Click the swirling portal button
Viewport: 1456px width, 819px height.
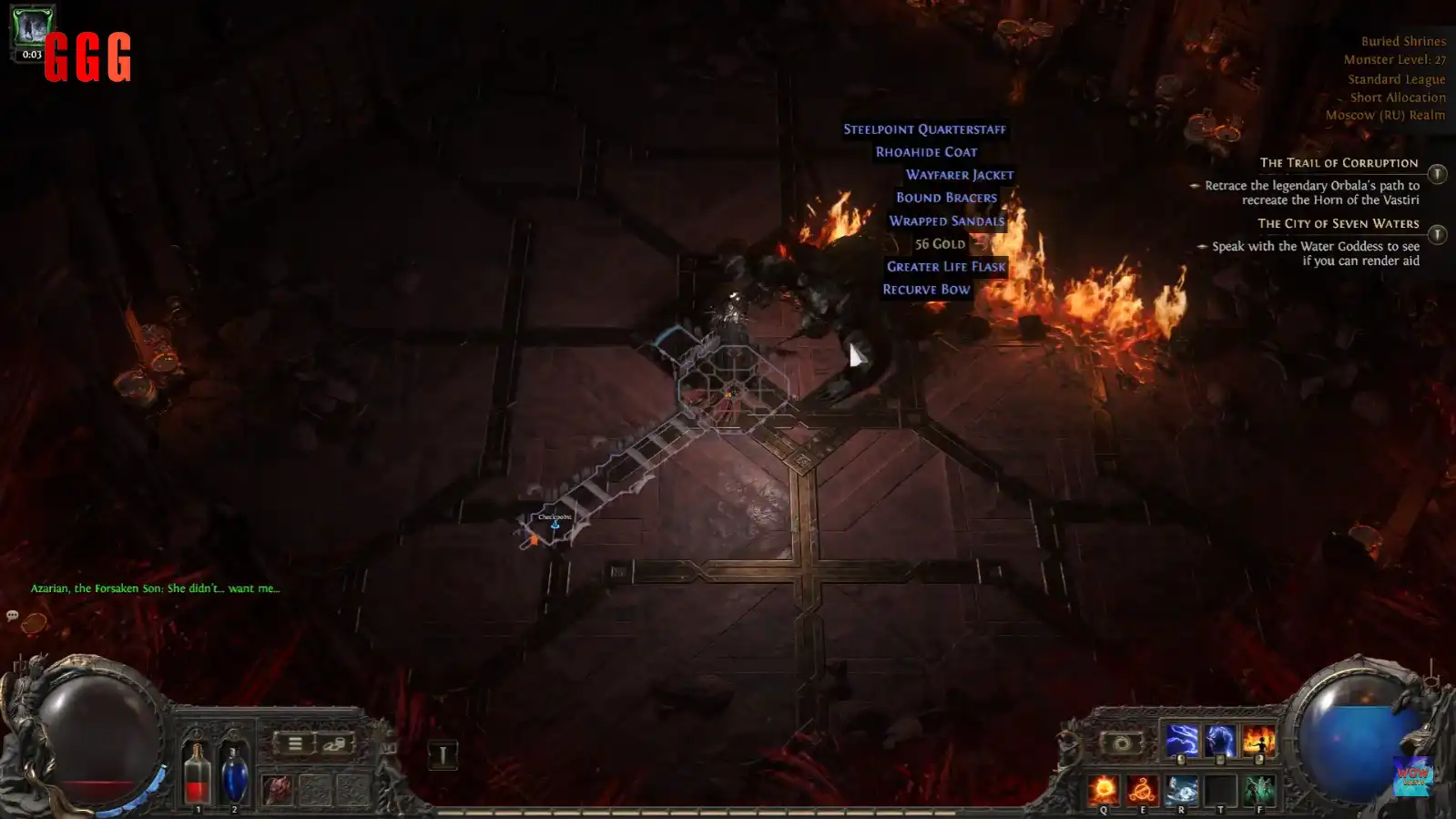1121,744
